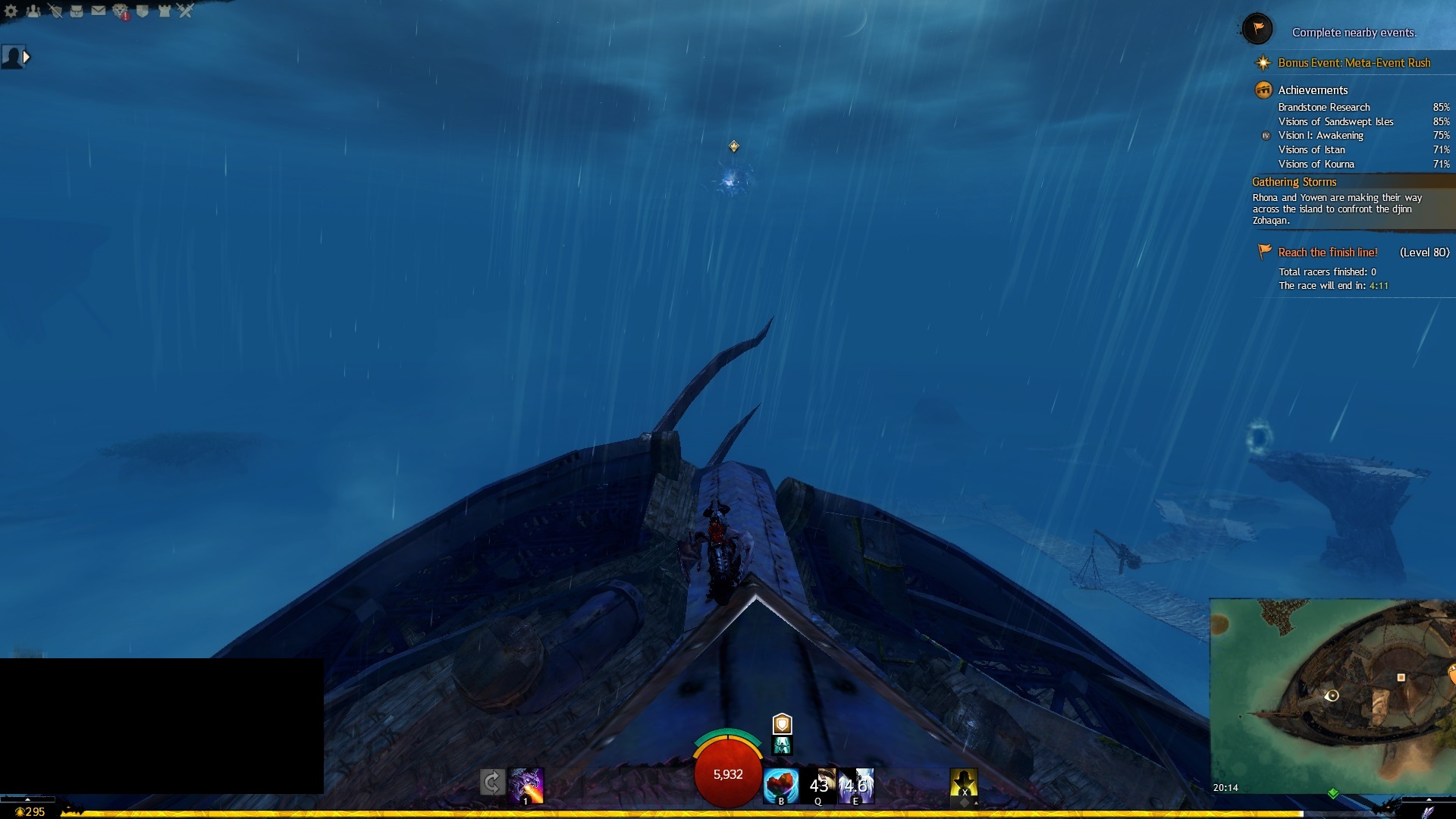The image size is (1456, 819).
Task: Open the inventory bag icon
Action: click(77, 11)
